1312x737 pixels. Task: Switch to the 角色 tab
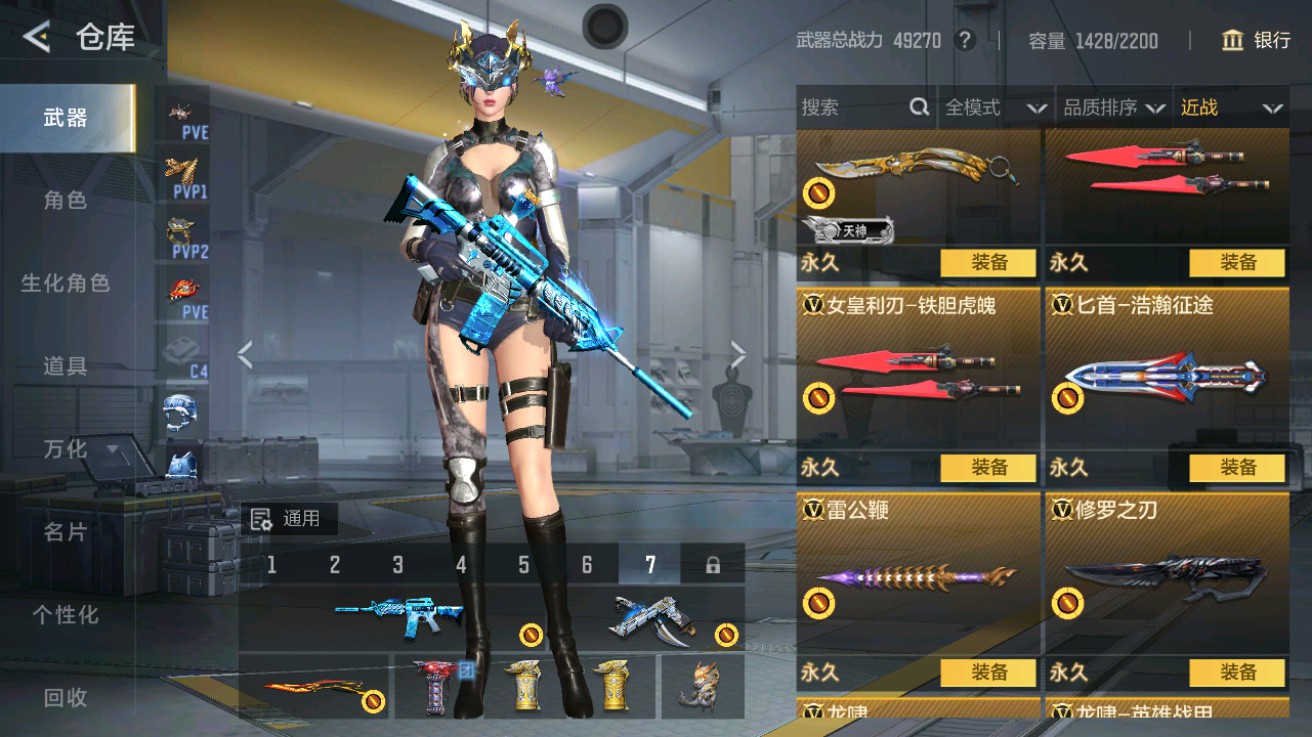point(66,200)
